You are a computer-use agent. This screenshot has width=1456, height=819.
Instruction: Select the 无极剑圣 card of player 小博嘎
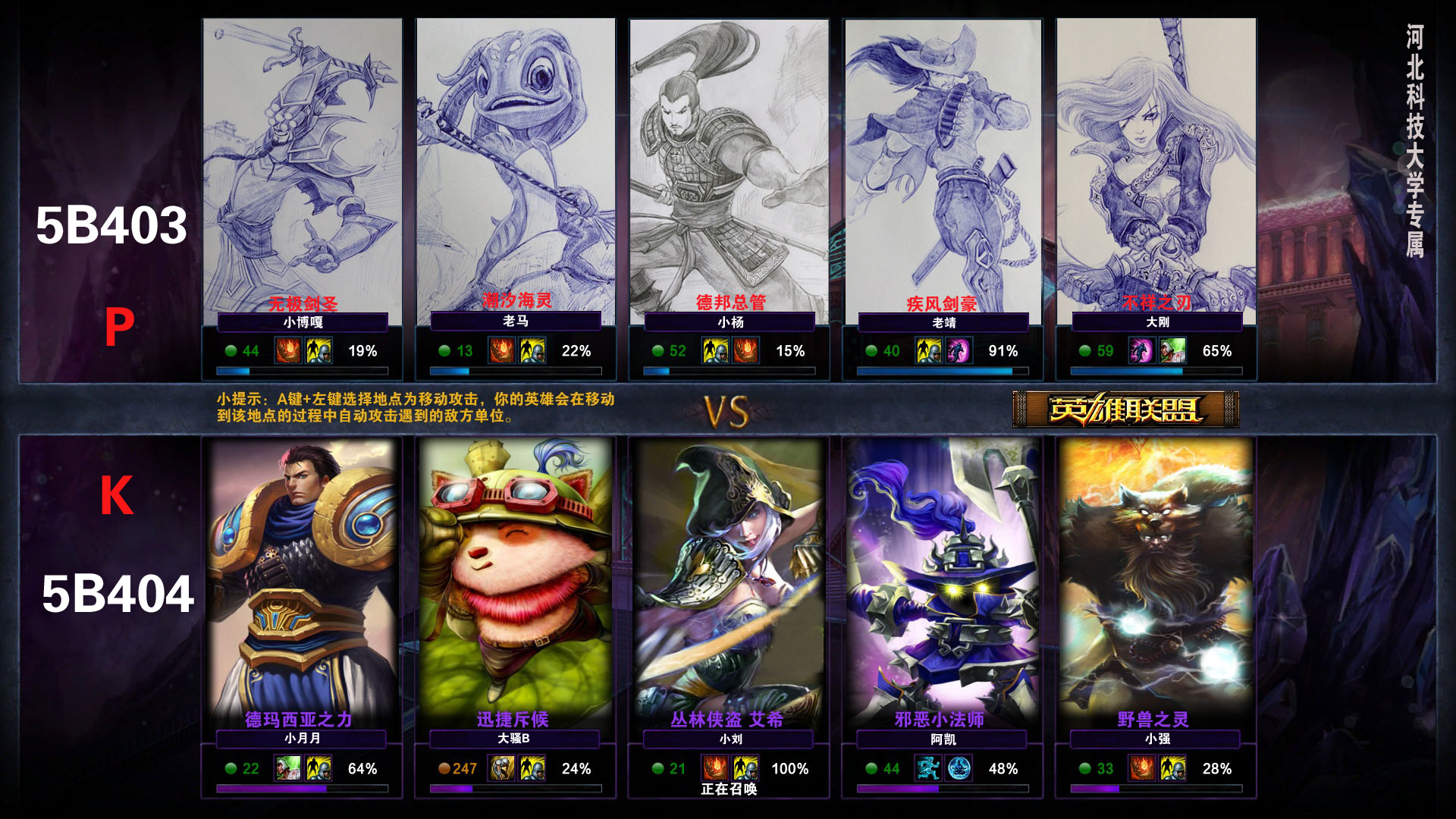click(x=302, y=167)
